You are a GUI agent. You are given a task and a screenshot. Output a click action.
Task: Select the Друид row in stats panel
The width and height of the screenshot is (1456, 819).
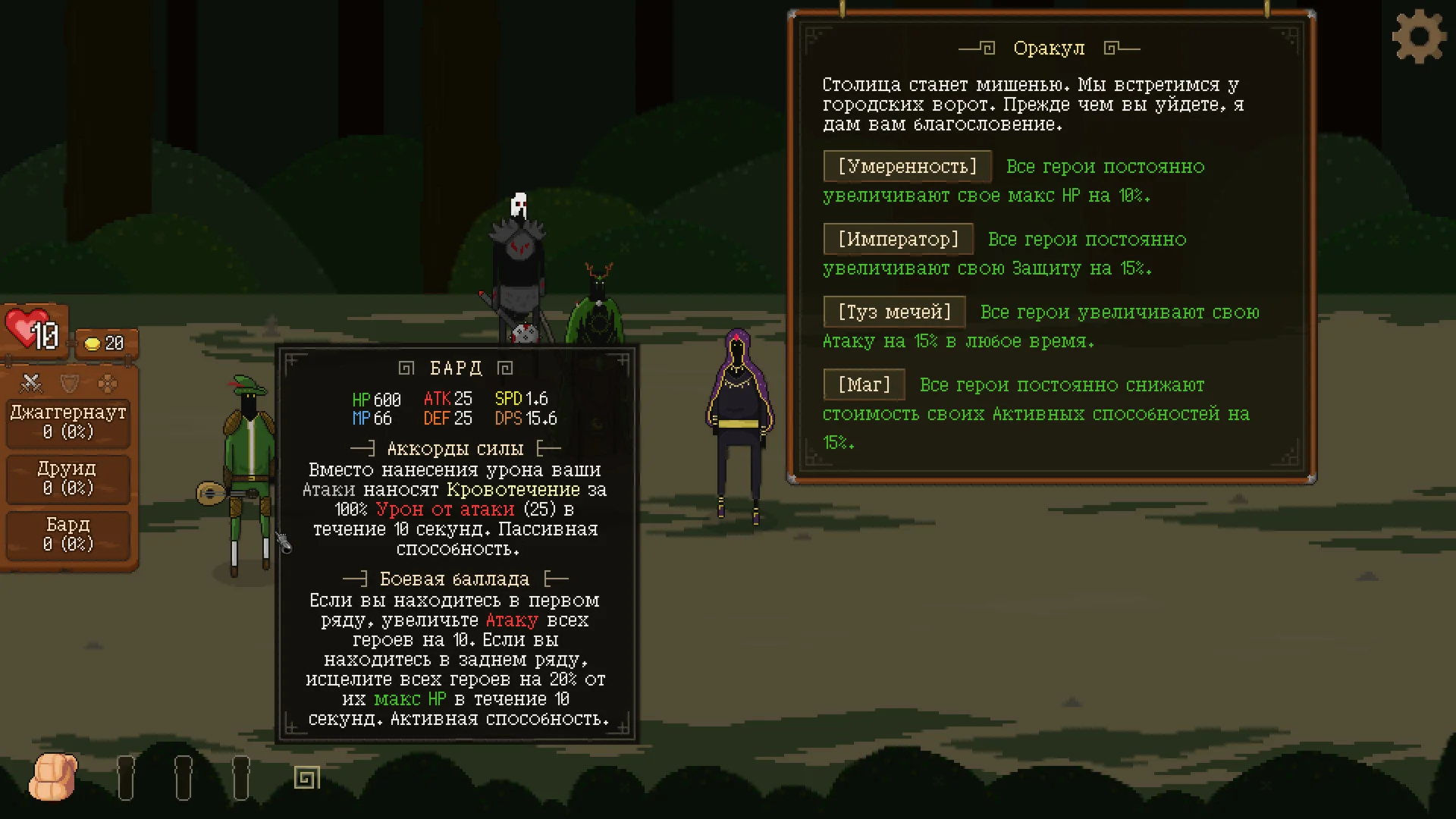coord(68,479)
